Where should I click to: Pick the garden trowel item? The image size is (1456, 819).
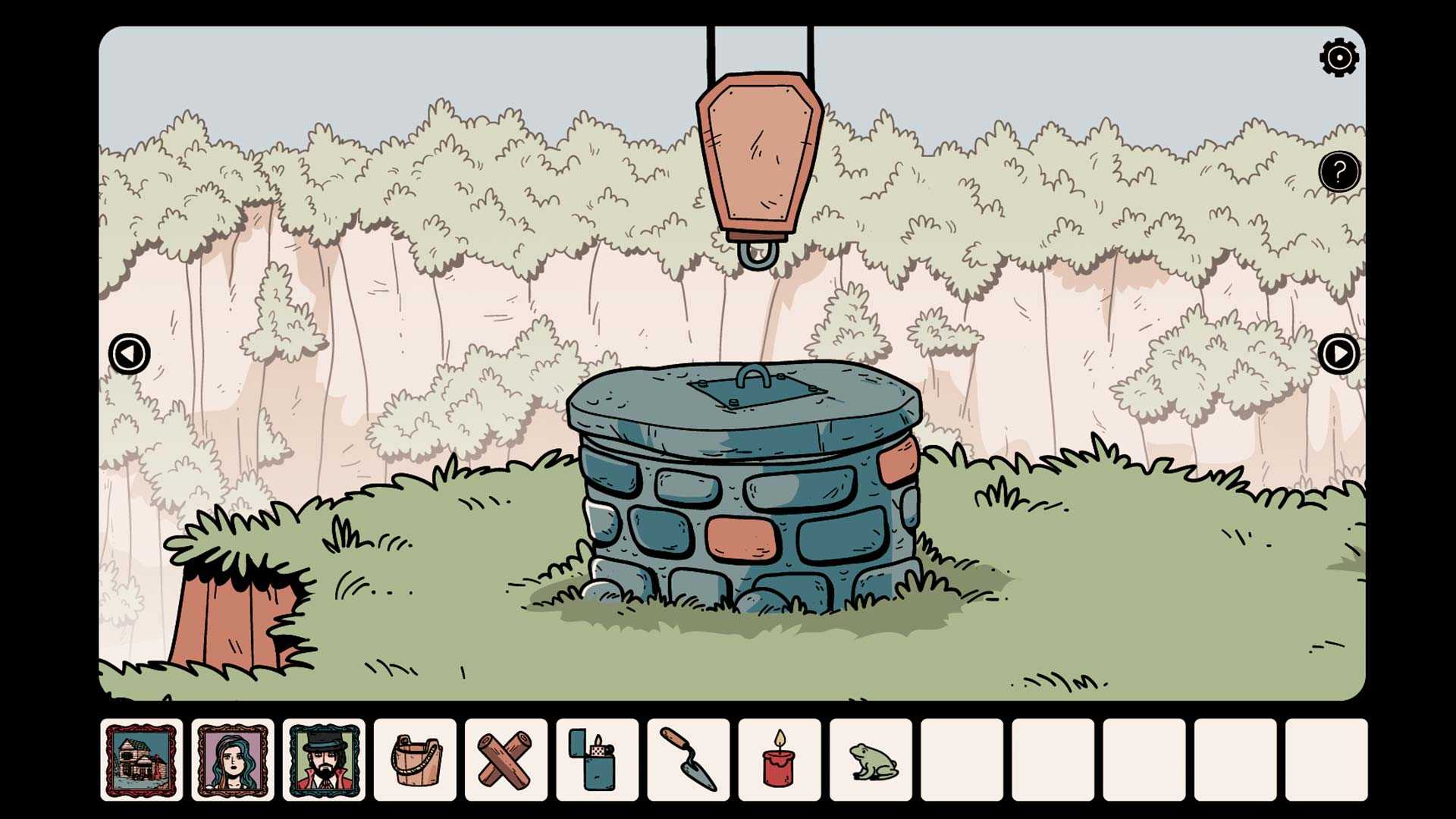tap(689, 760)
